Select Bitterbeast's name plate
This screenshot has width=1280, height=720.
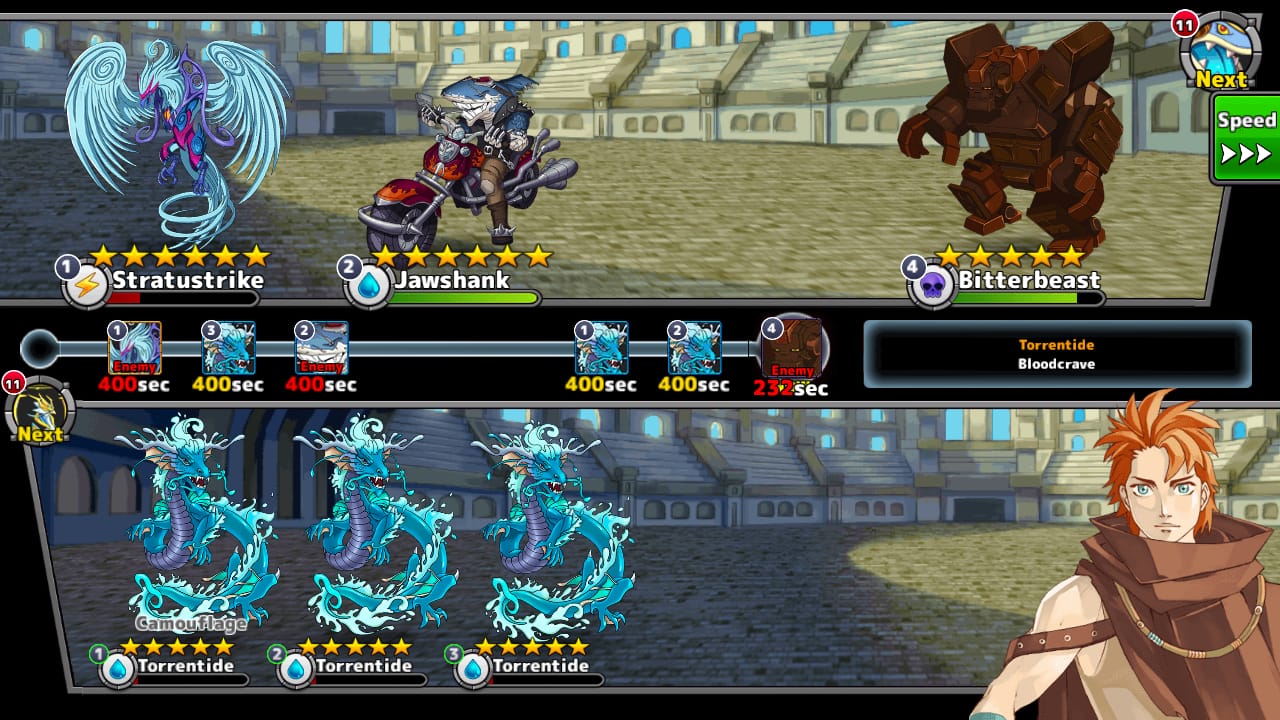[1028, 280]
